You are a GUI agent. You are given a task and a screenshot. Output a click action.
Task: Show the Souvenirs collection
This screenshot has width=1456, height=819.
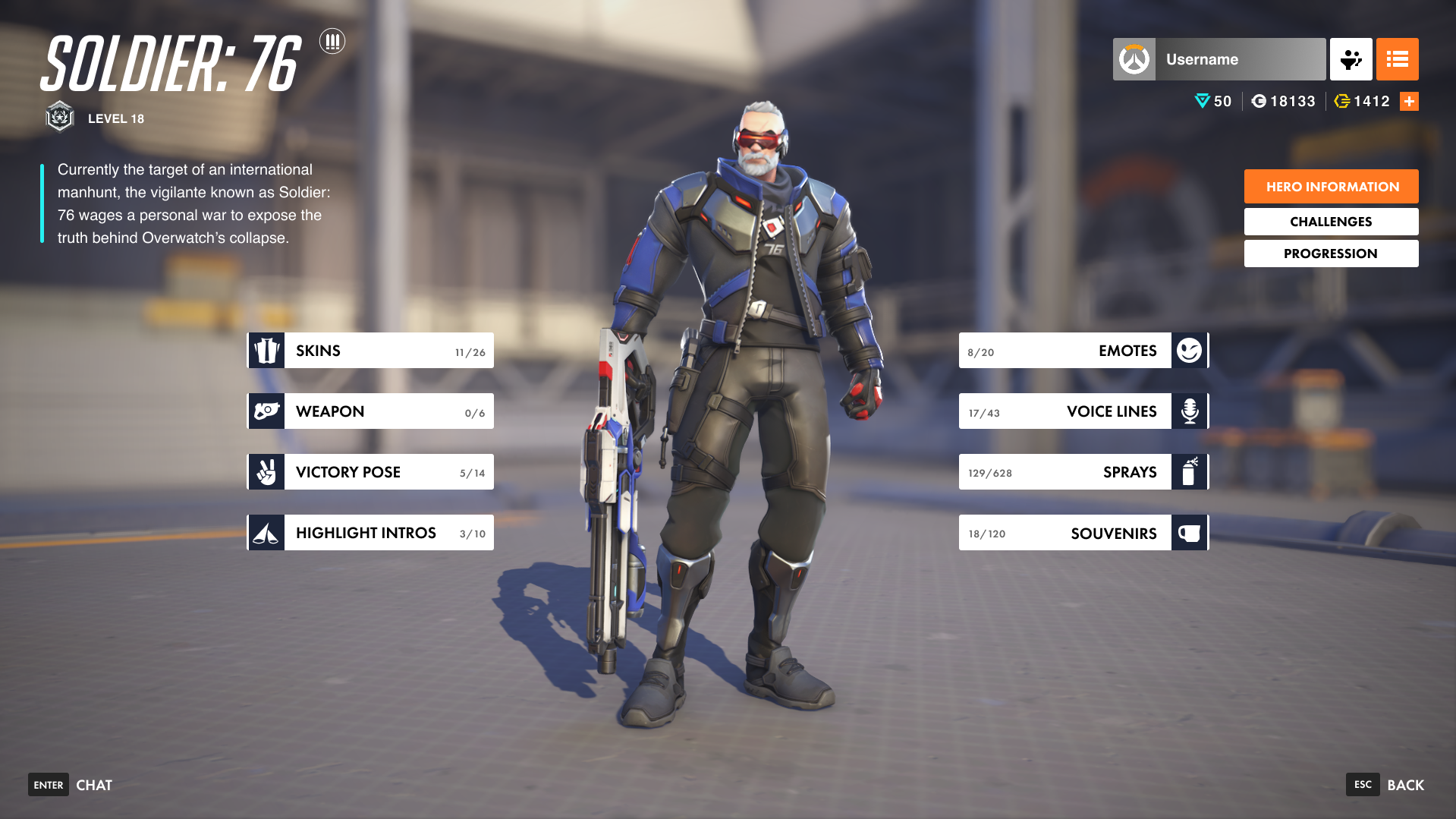(x=1083, y=533)
